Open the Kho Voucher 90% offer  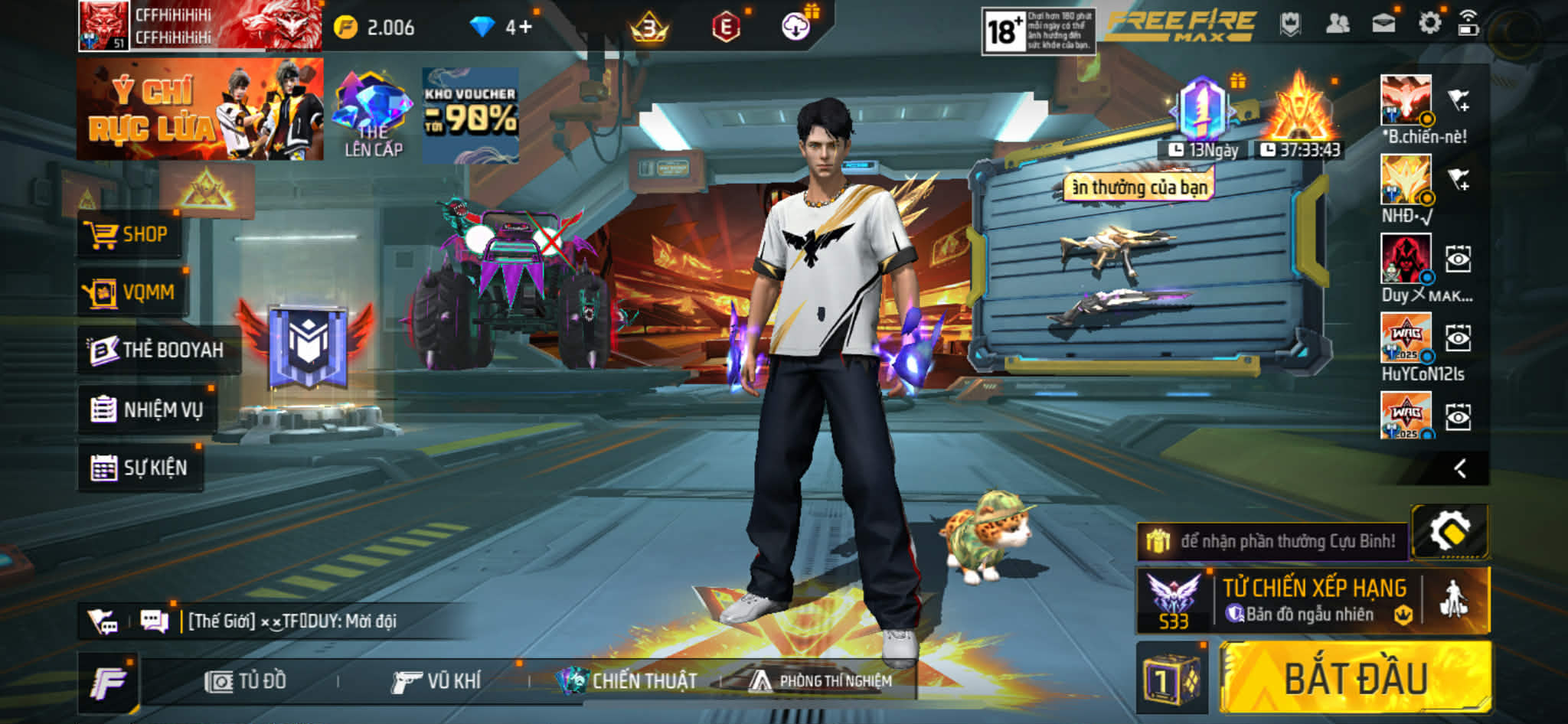(470, 115)
